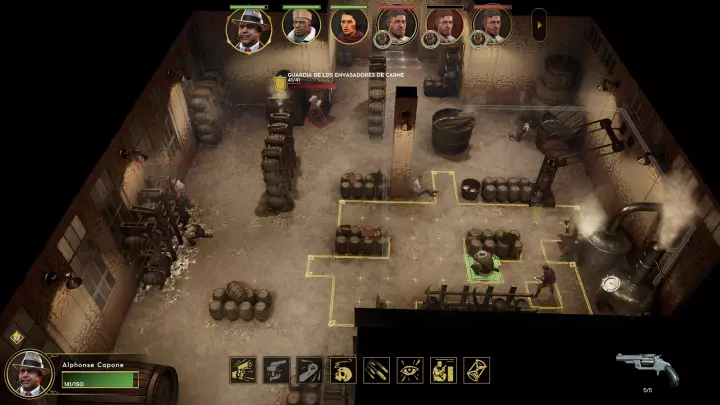
Task: Choose the greyed-out handgun ability
Action: click(x=276, y=370)
